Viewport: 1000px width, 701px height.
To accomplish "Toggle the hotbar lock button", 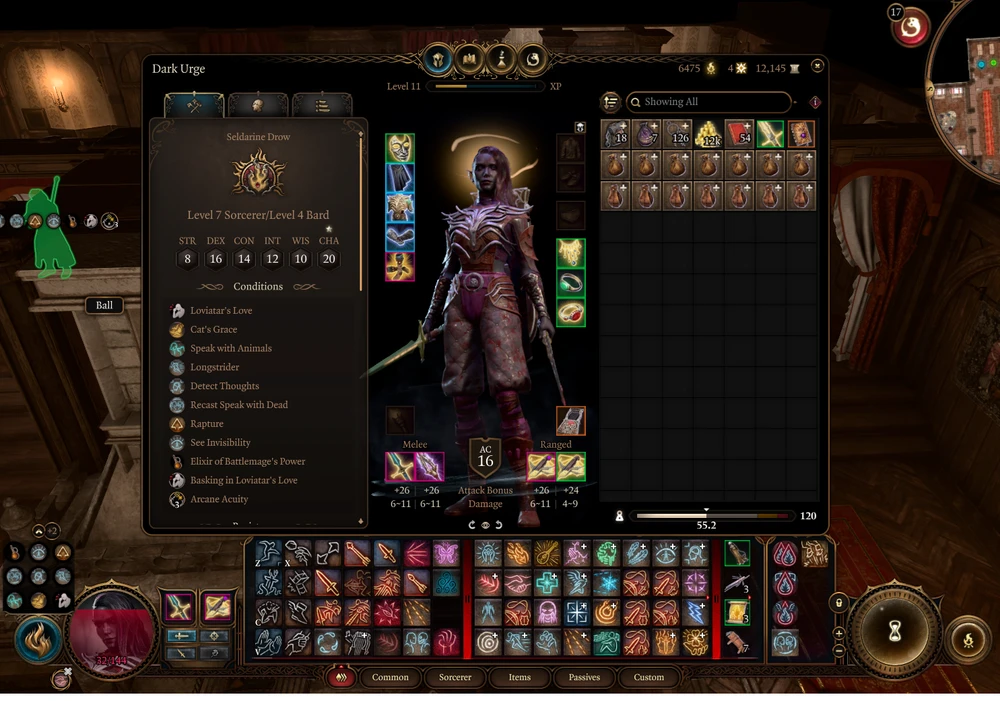I will (839, 603).
